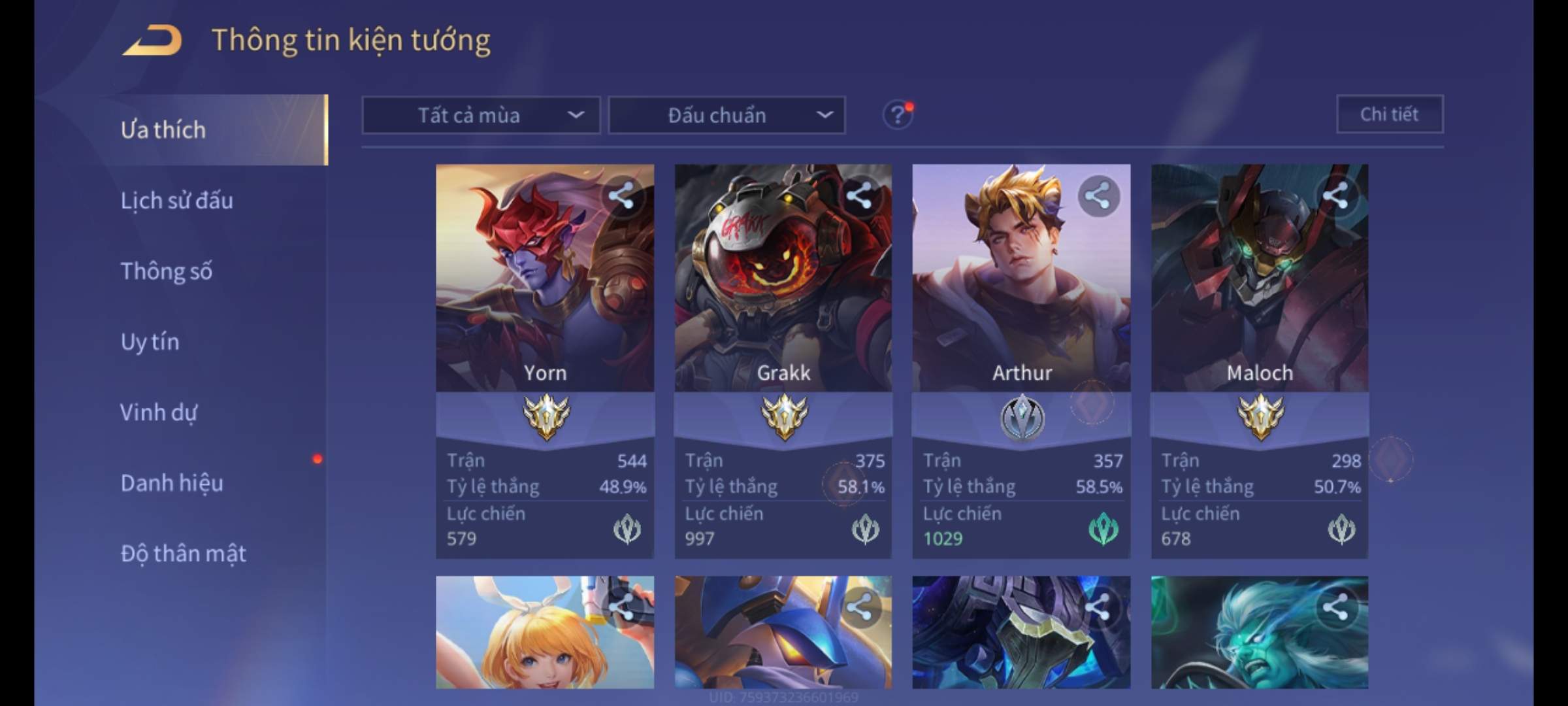This screenshot has height=706, width=1568.
Task: View the Độ thân mật tab
Action: (x=183, y=554)
